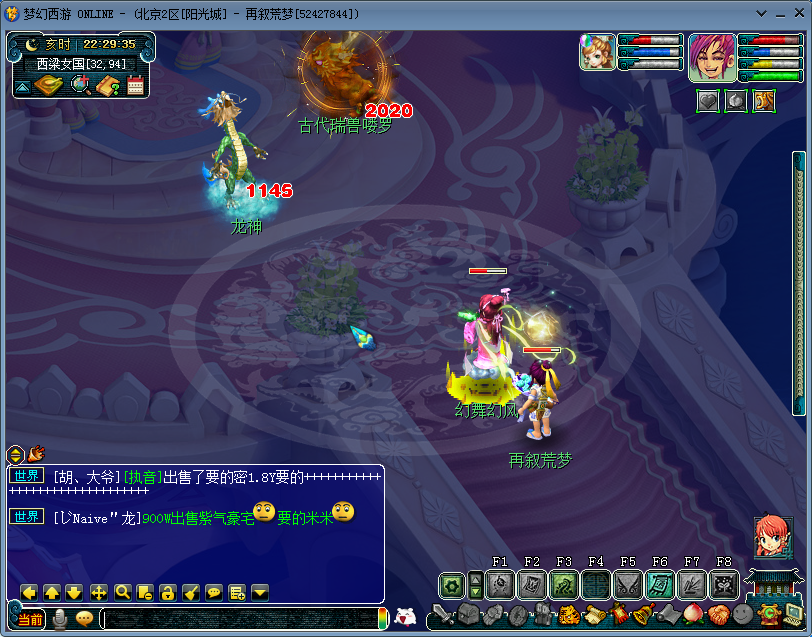Open the pink-haired player character portrait
The image size is (812, 637).
pos(712,57)
